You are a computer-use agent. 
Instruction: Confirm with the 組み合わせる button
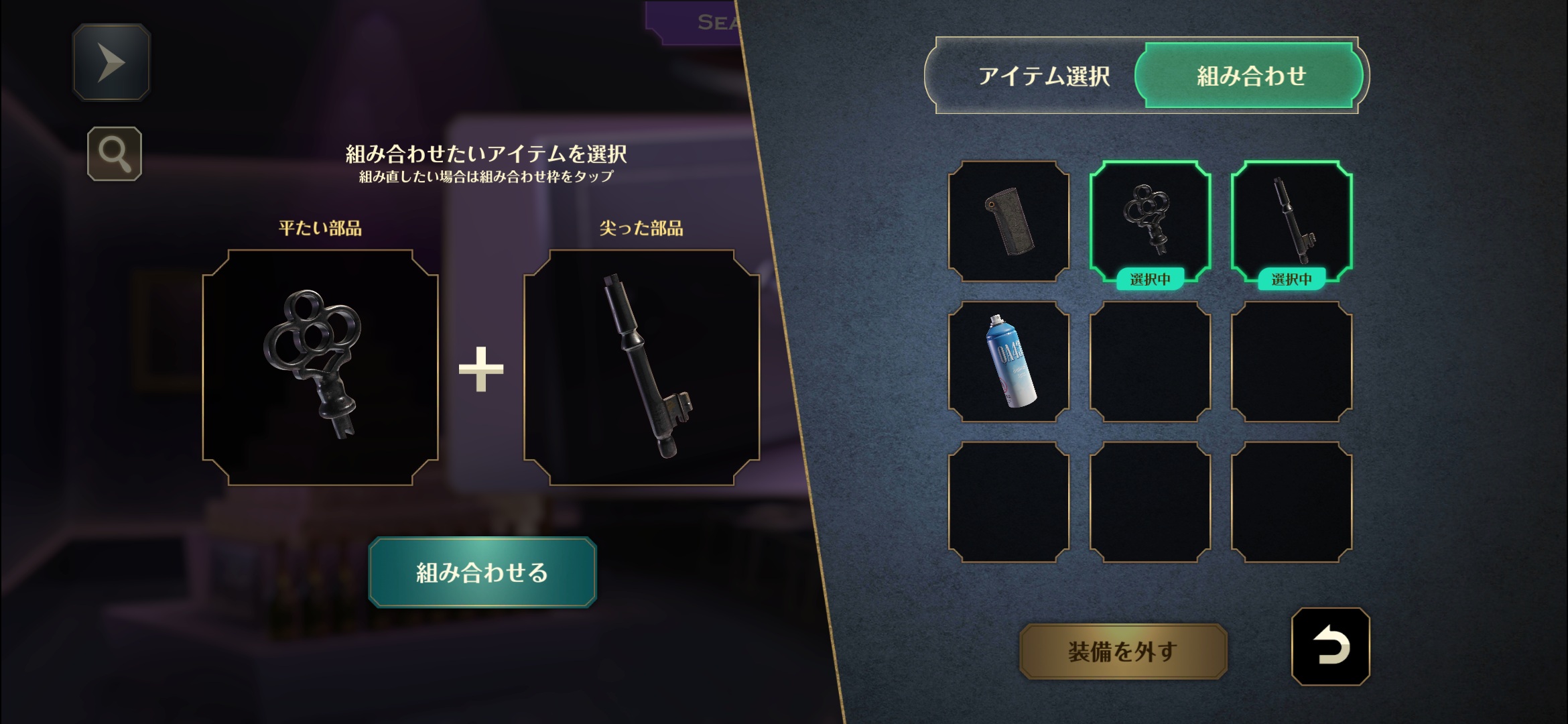click(482, 572)
